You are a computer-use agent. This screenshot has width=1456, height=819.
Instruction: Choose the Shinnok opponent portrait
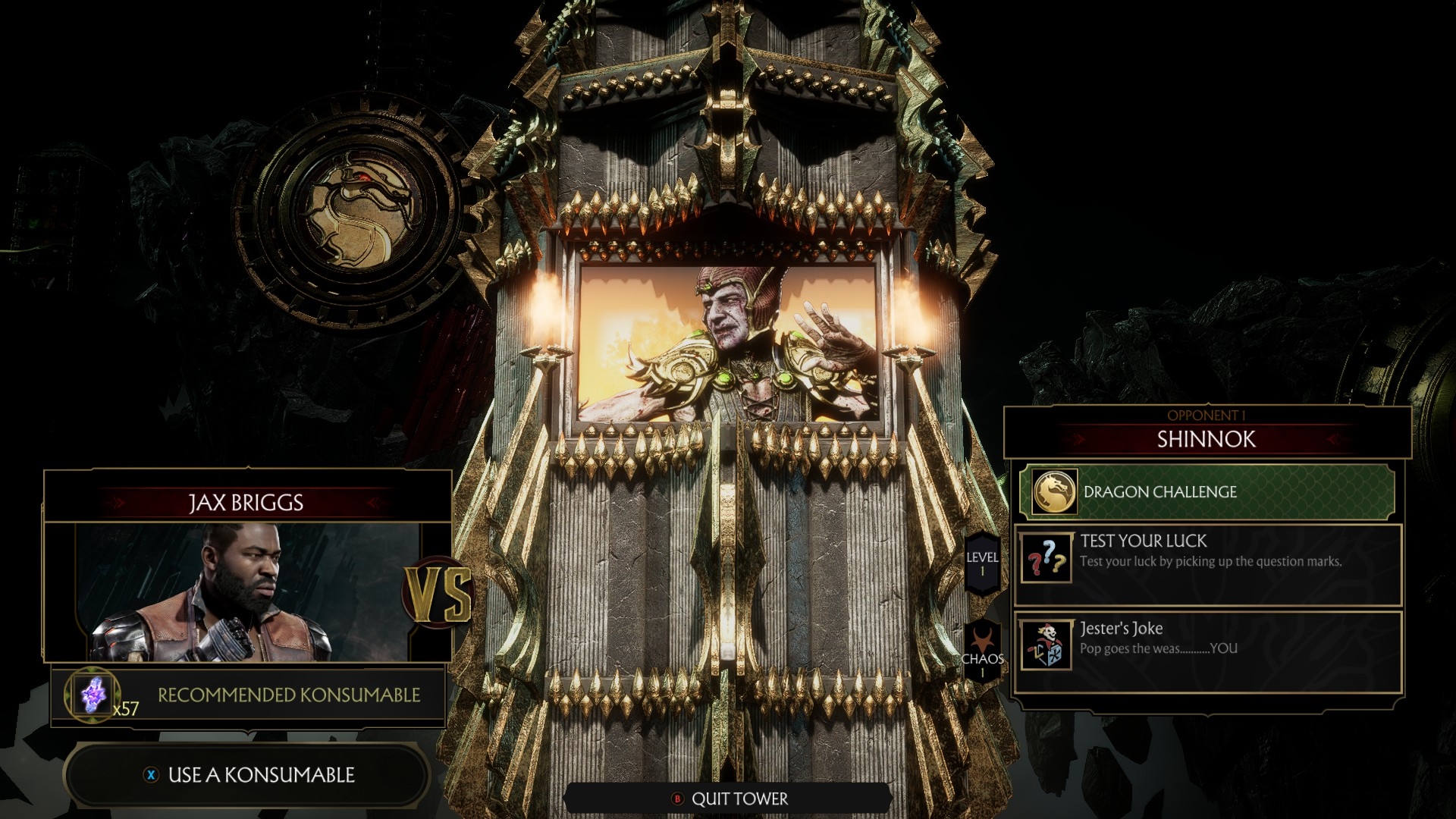pos(728,341)
